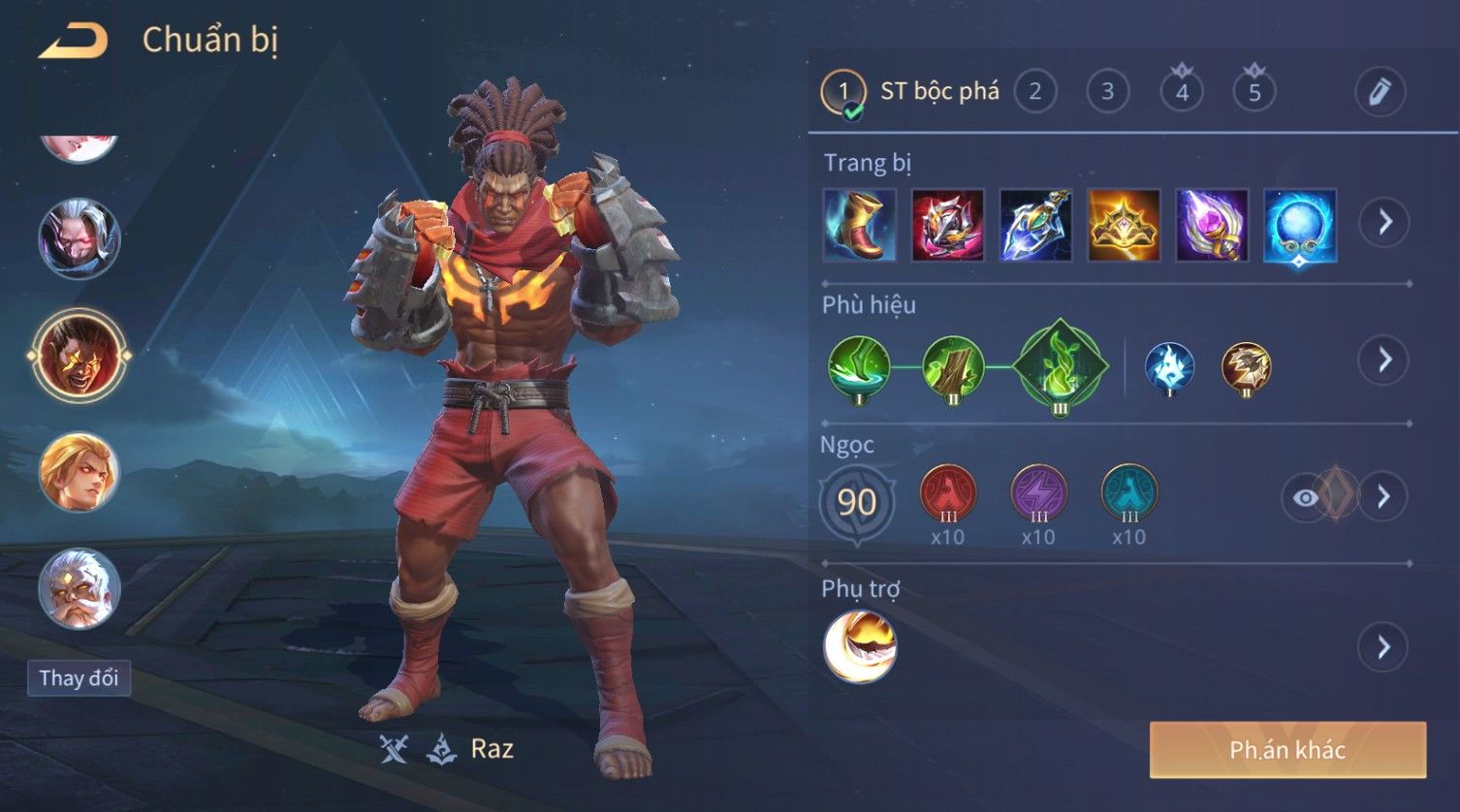Toggle the Ngọc eye visibility icon
Screen dimensions: 1460x812
(1306, 497)
